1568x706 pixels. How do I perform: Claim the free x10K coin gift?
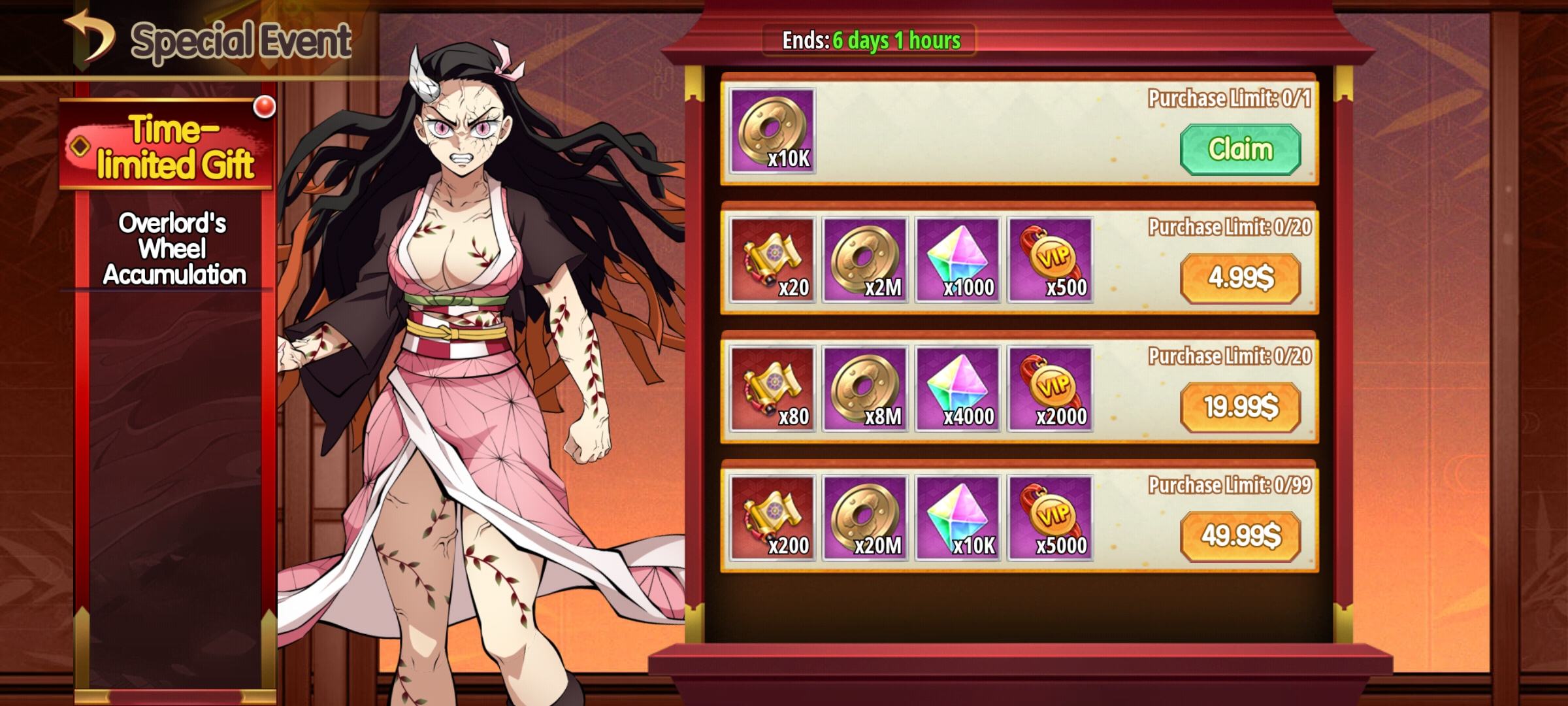1240,150
